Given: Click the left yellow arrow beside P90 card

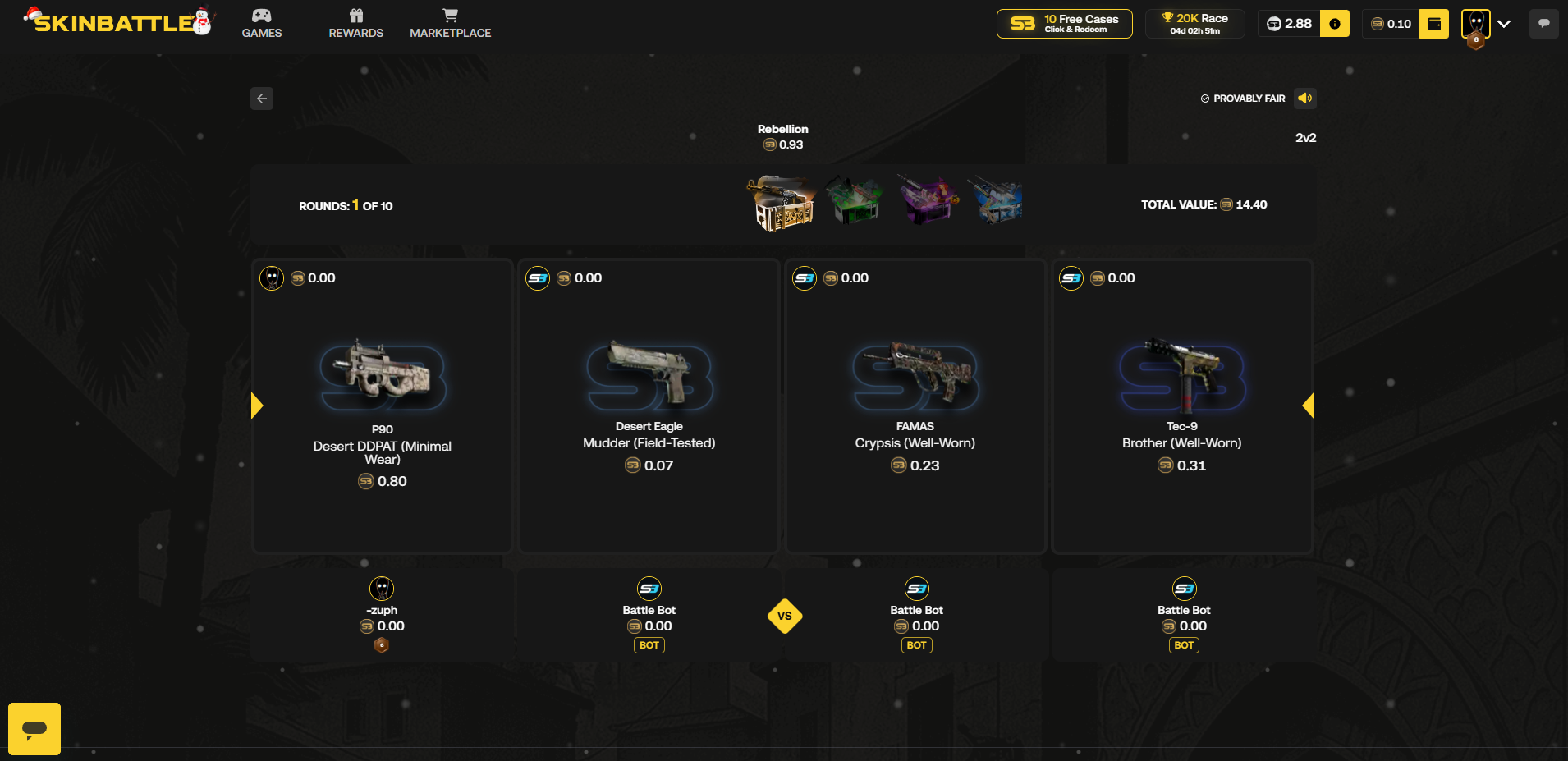Looking at the screenshot, I should click(x=256, y=405).
